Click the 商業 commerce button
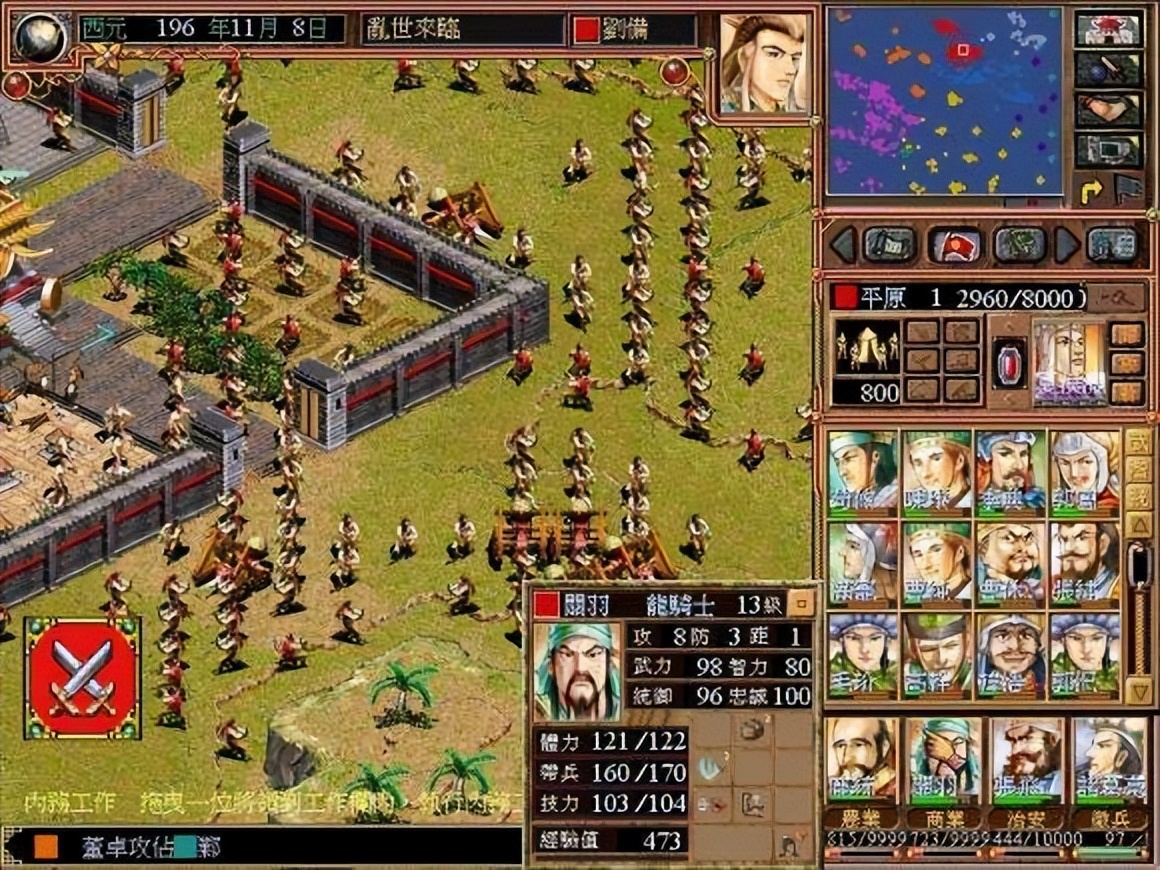This screenshot has height=870, width=1160. click(942, 819)
